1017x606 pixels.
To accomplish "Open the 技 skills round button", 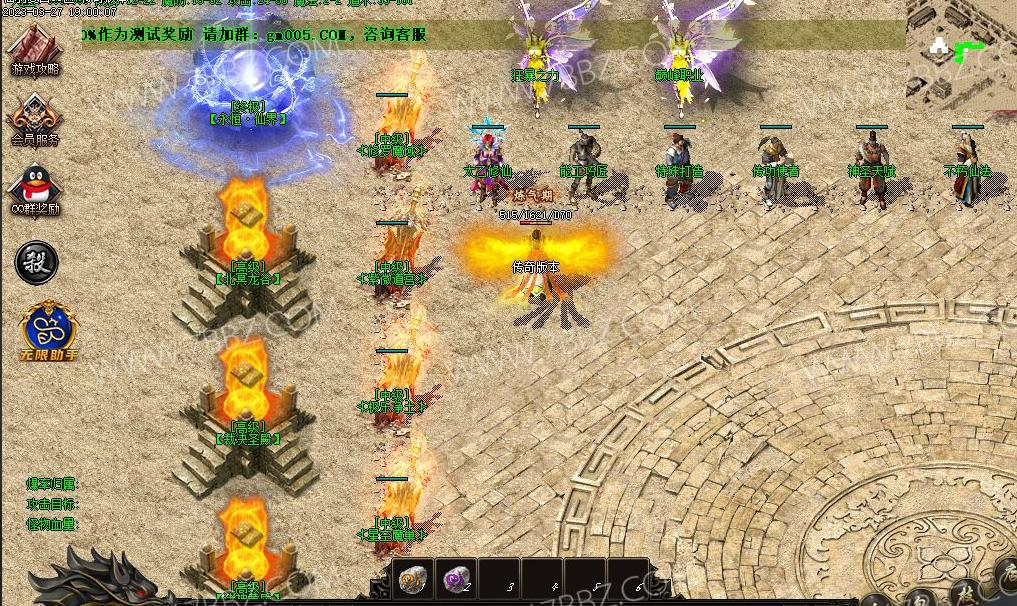I will pos(966,591).
